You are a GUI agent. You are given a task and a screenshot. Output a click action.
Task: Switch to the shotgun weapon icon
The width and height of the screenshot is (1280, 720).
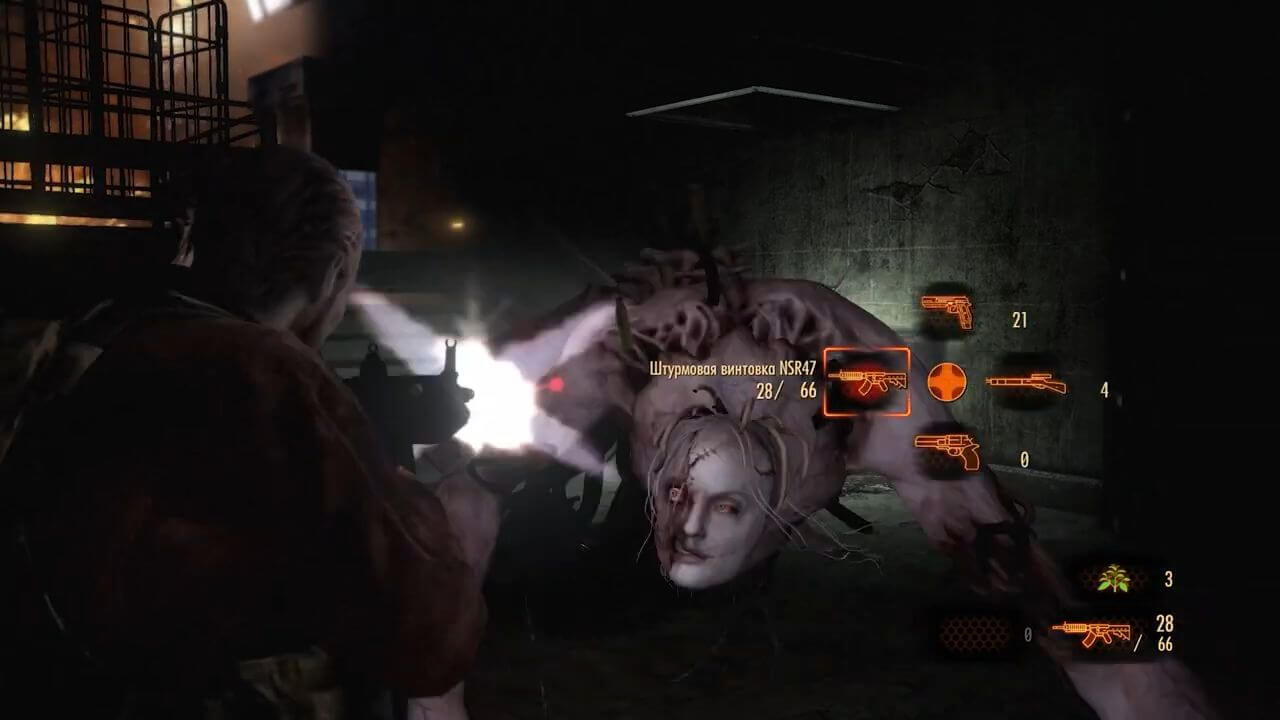coord(1025,383)
